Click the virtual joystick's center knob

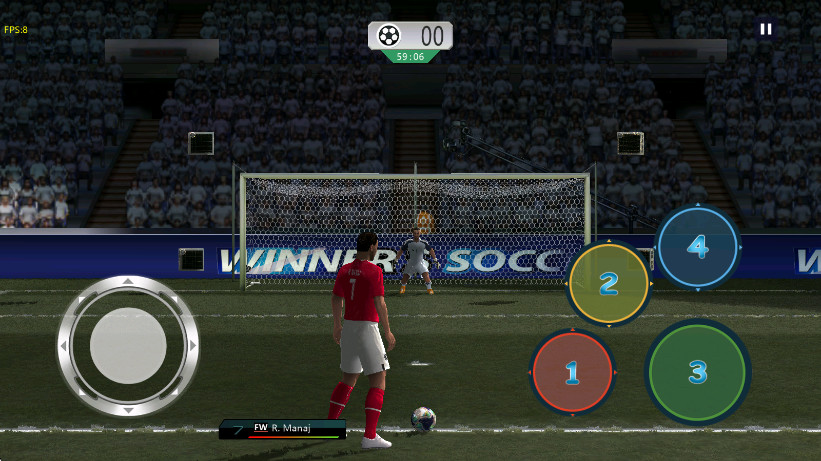[x=128, y=346]
